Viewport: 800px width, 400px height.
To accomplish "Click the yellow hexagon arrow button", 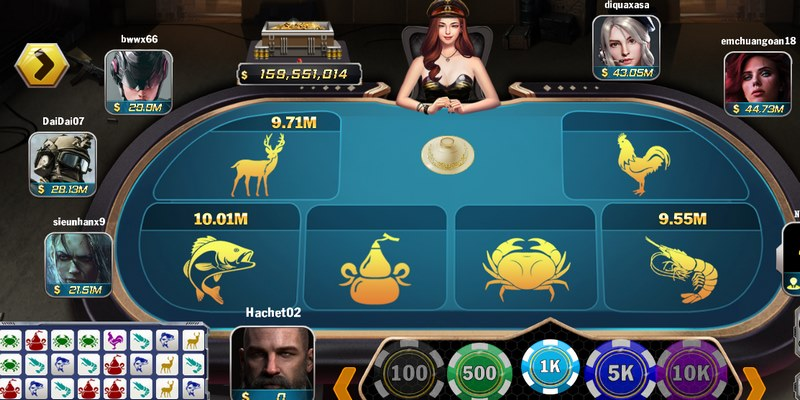I will coord(41,65).
